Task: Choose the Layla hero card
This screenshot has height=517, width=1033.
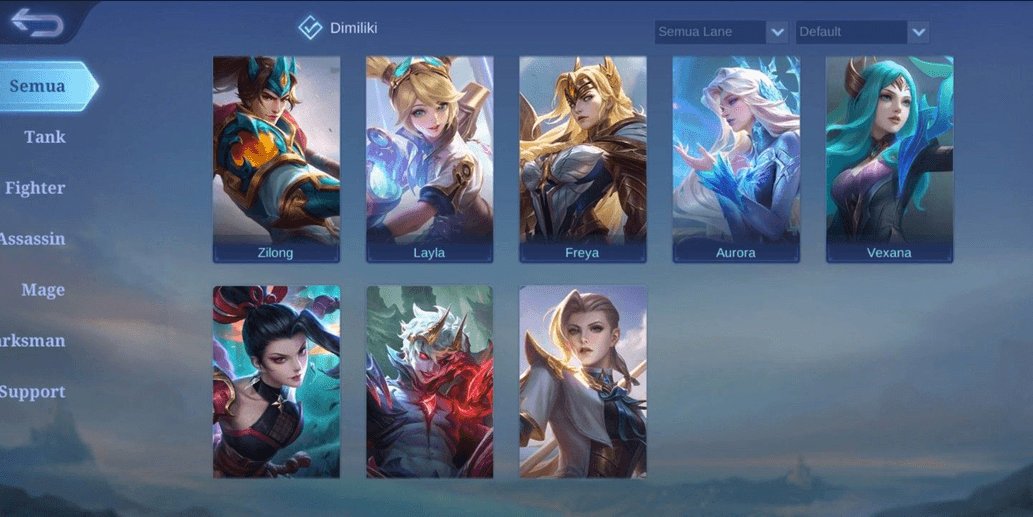Action: (x=429, y=159)
